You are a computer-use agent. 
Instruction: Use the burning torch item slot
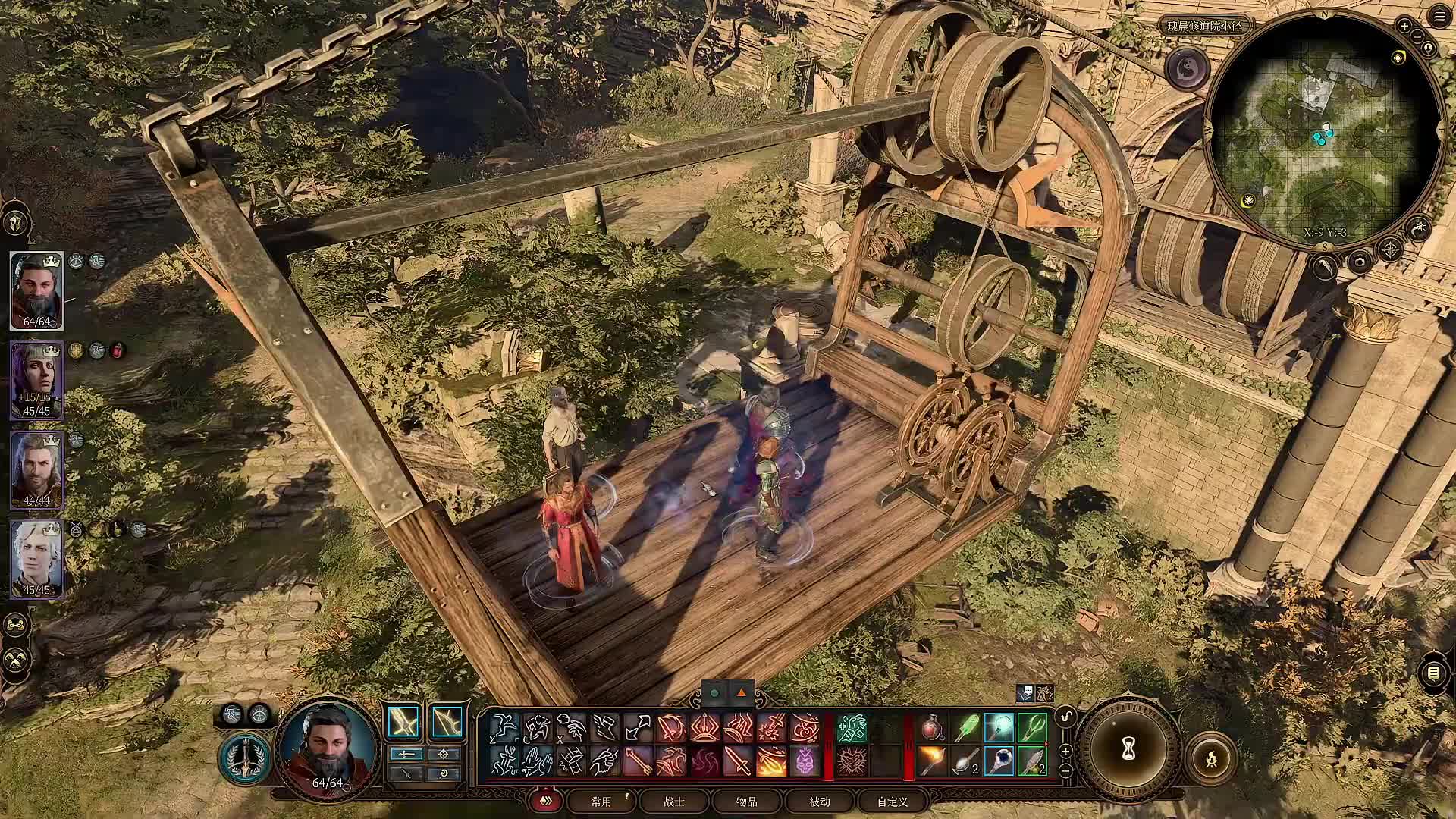tap(932, 761)
